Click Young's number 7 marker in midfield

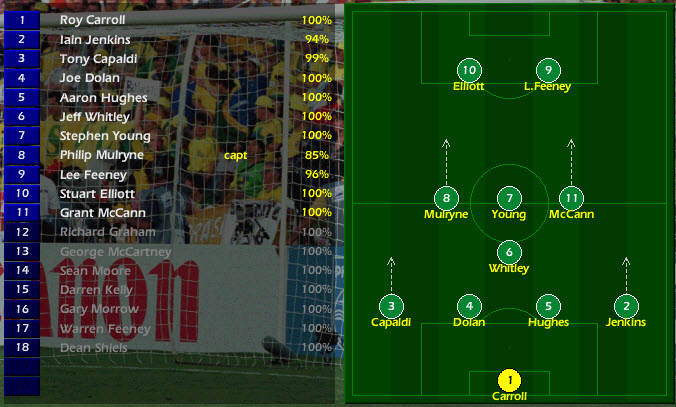tap(509, 198)
